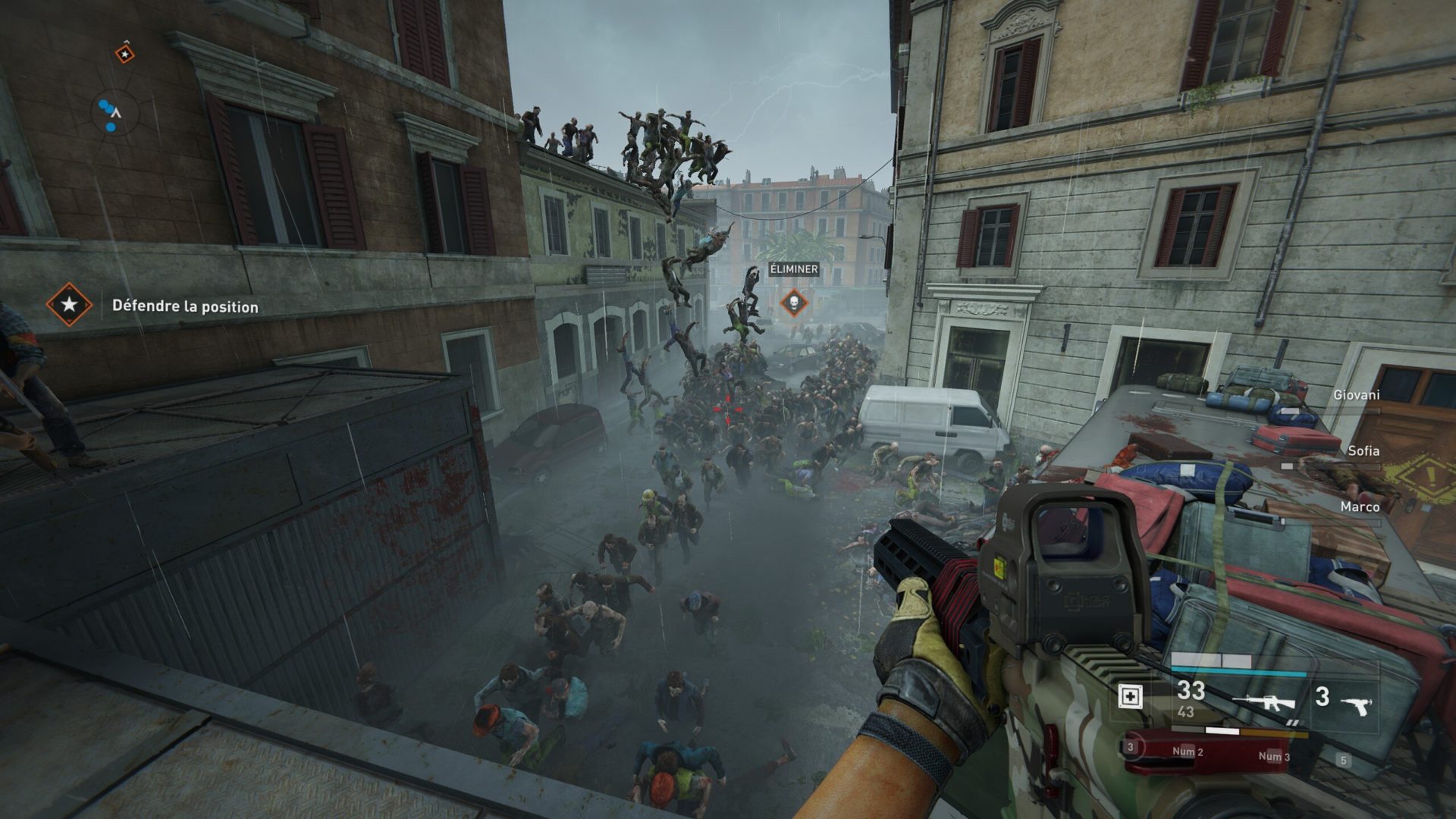Select teammate Giovani in the squad list
1456x819 pixels.
[x=1356, y=395]
